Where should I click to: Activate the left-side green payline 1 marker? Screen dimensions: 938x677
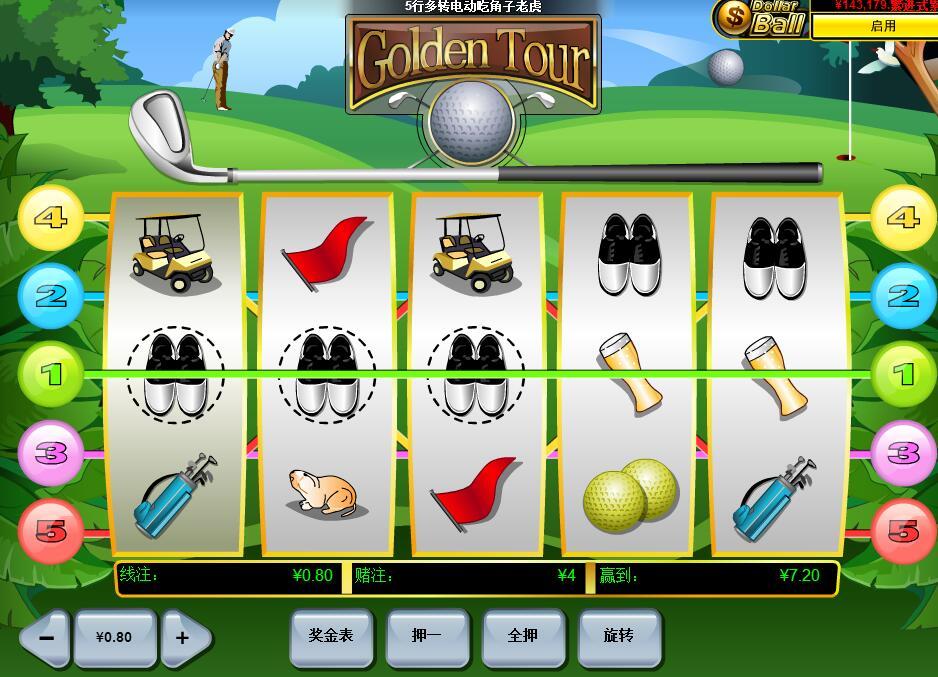(51, 374)
